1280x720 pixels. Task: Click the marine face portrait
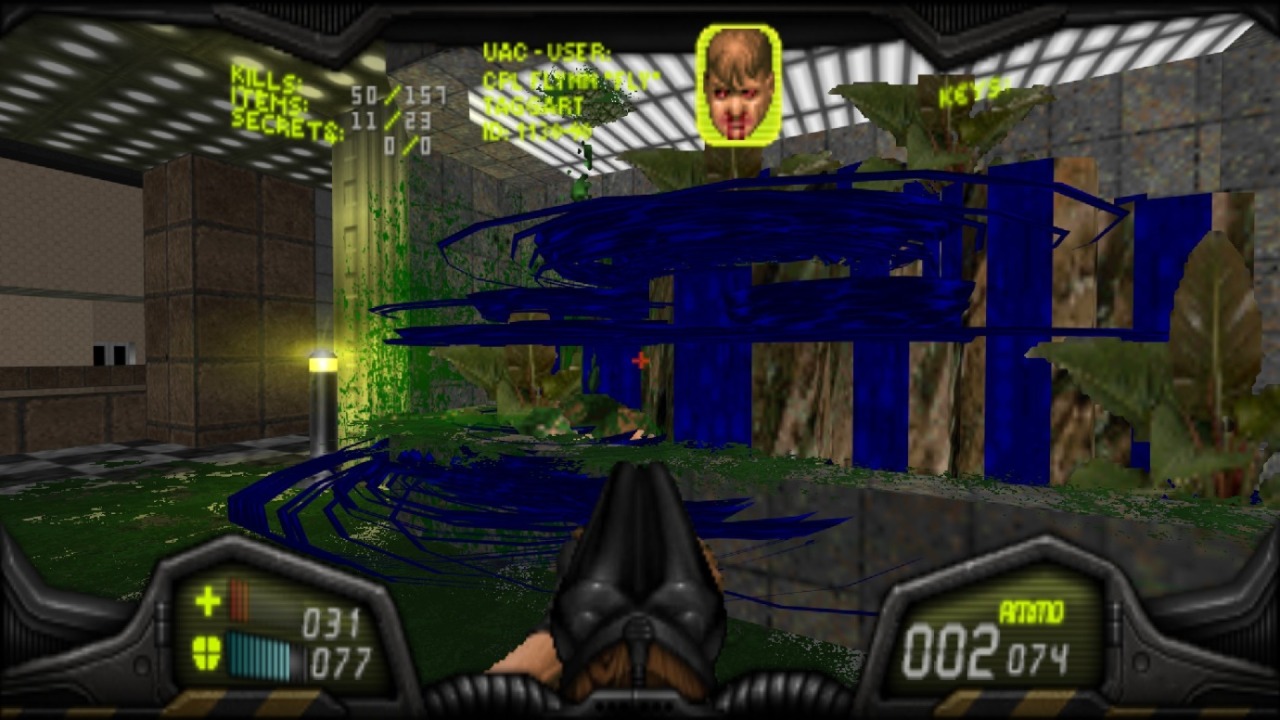[739, 86]
